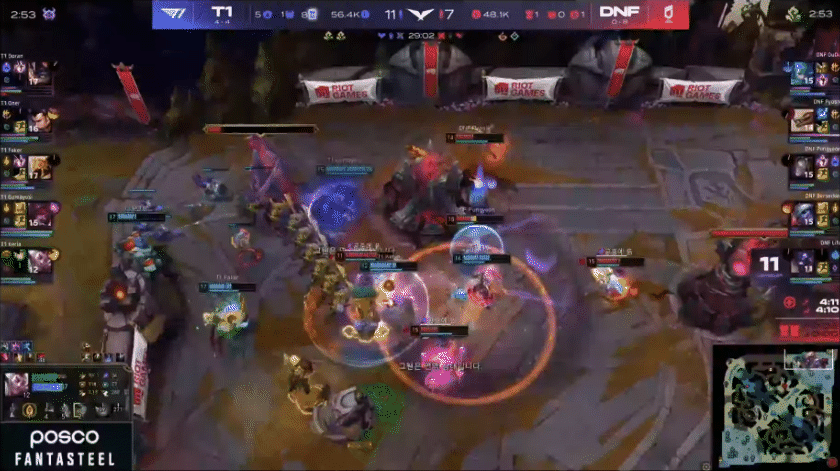Click the selected champion portrait in detail panel
The width and height of the screenshot is (840, 471).
(x=17, y=386)
